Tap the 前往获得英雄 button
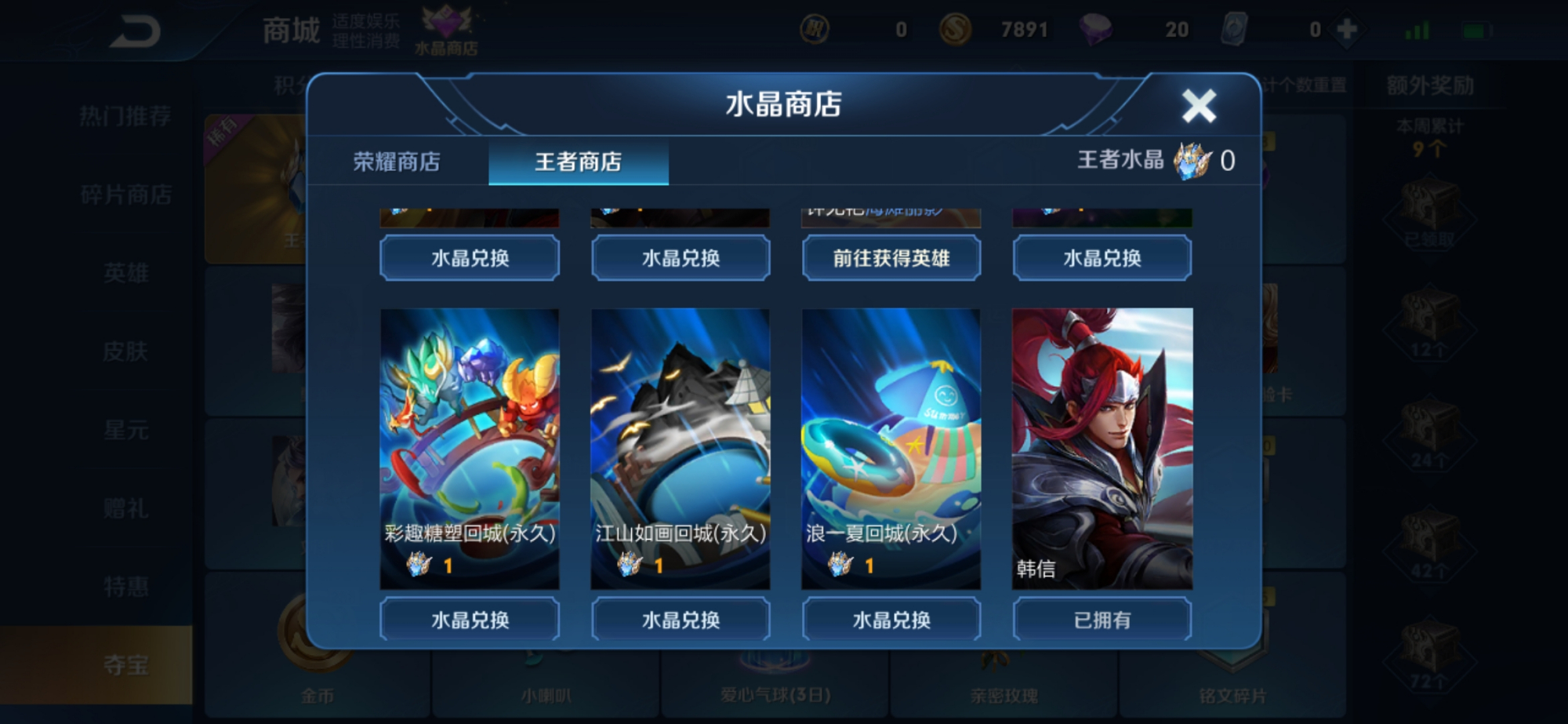Viewport: 1568px width, 724px height. coord(891,258)
